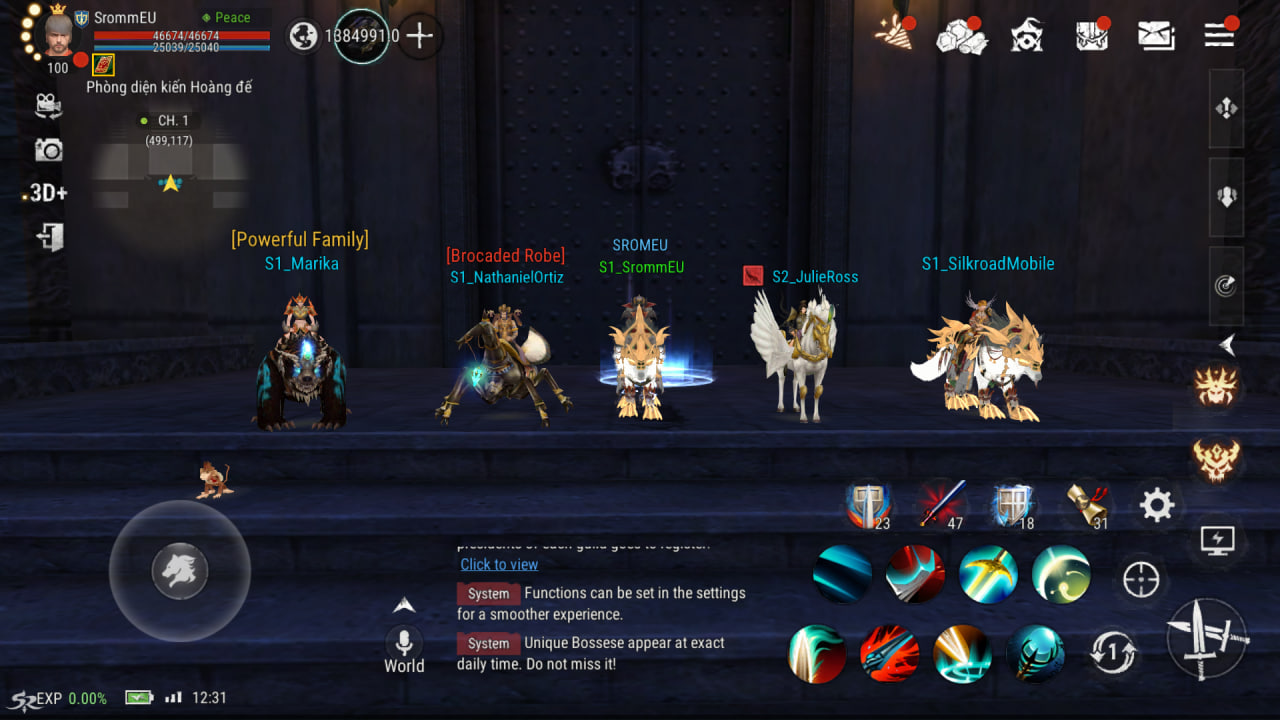Open the hamburger menu at top right
Screen dimensions: 1280x720
1218,33
